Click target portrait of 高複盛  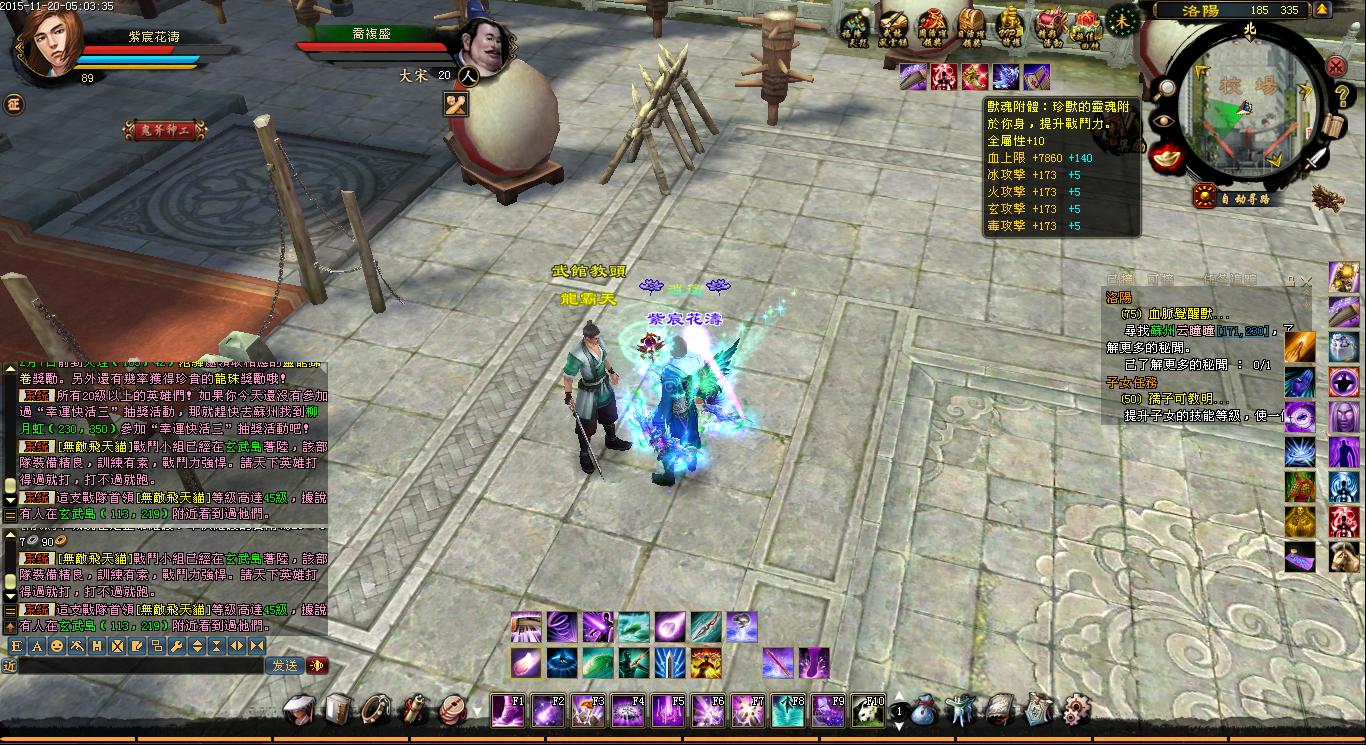point(476,44)
